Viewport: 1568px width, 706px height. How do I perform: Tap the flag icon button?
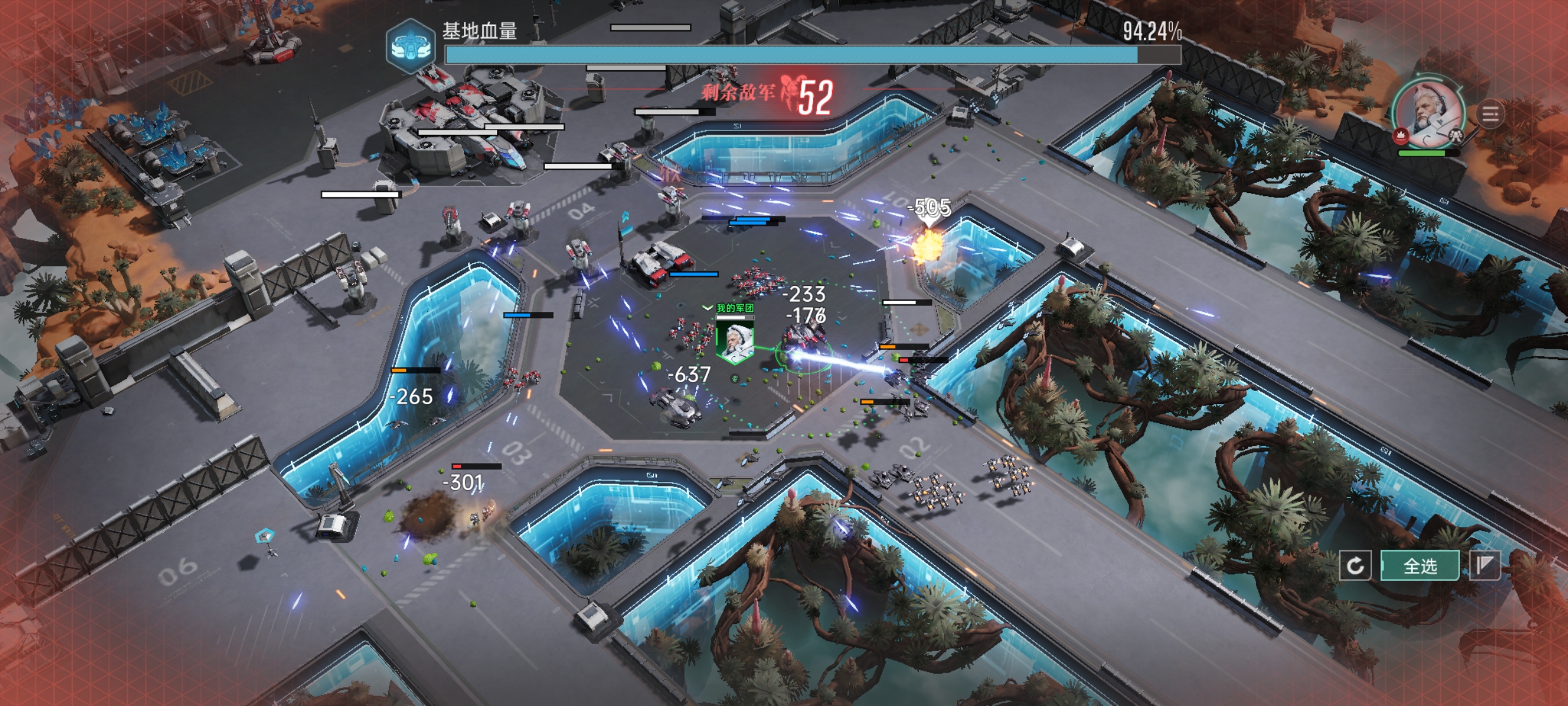click(x=1485, y=566)
